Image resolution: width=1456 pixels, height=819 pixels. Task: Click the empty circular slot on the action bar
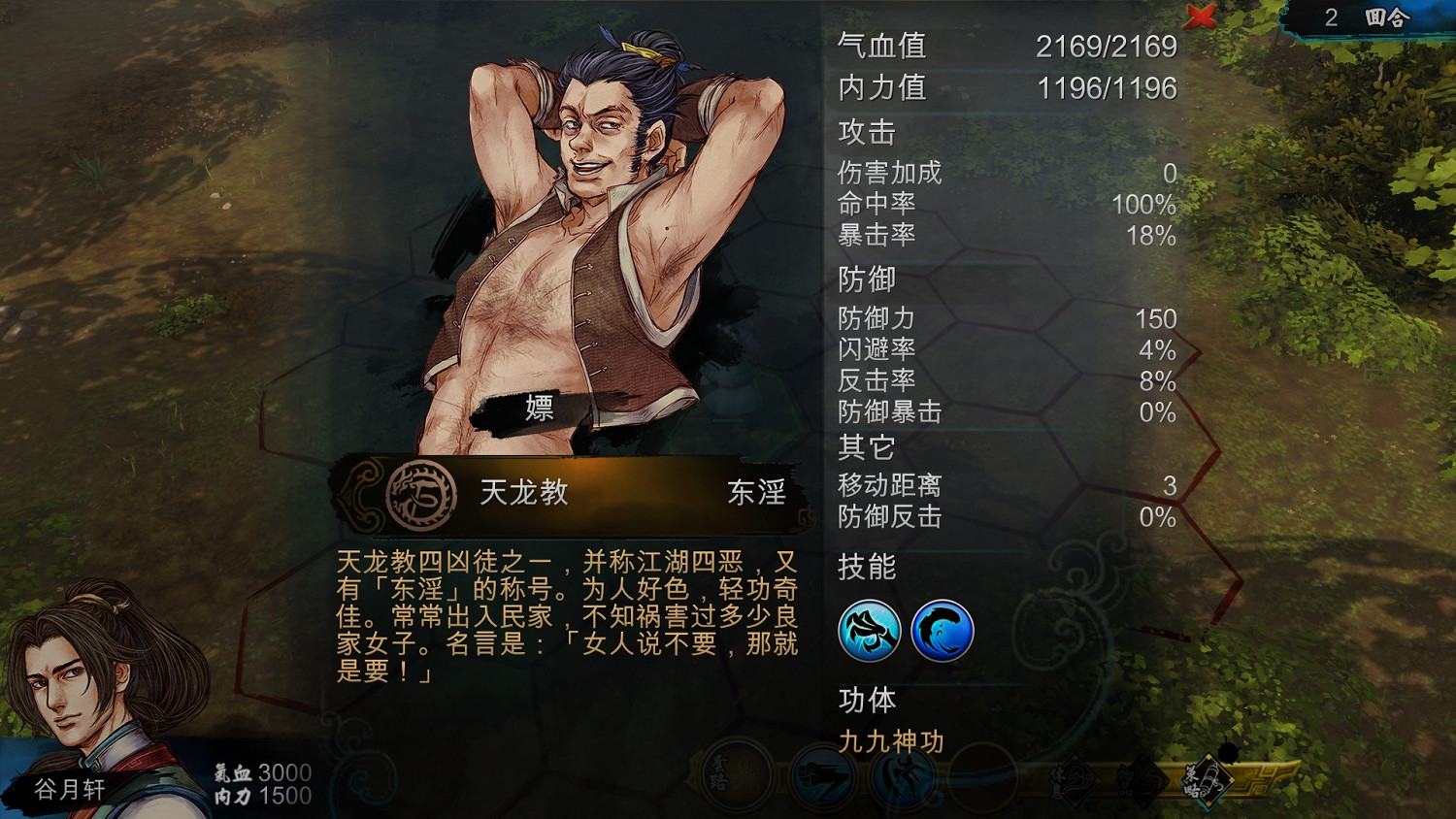point(980,776)
